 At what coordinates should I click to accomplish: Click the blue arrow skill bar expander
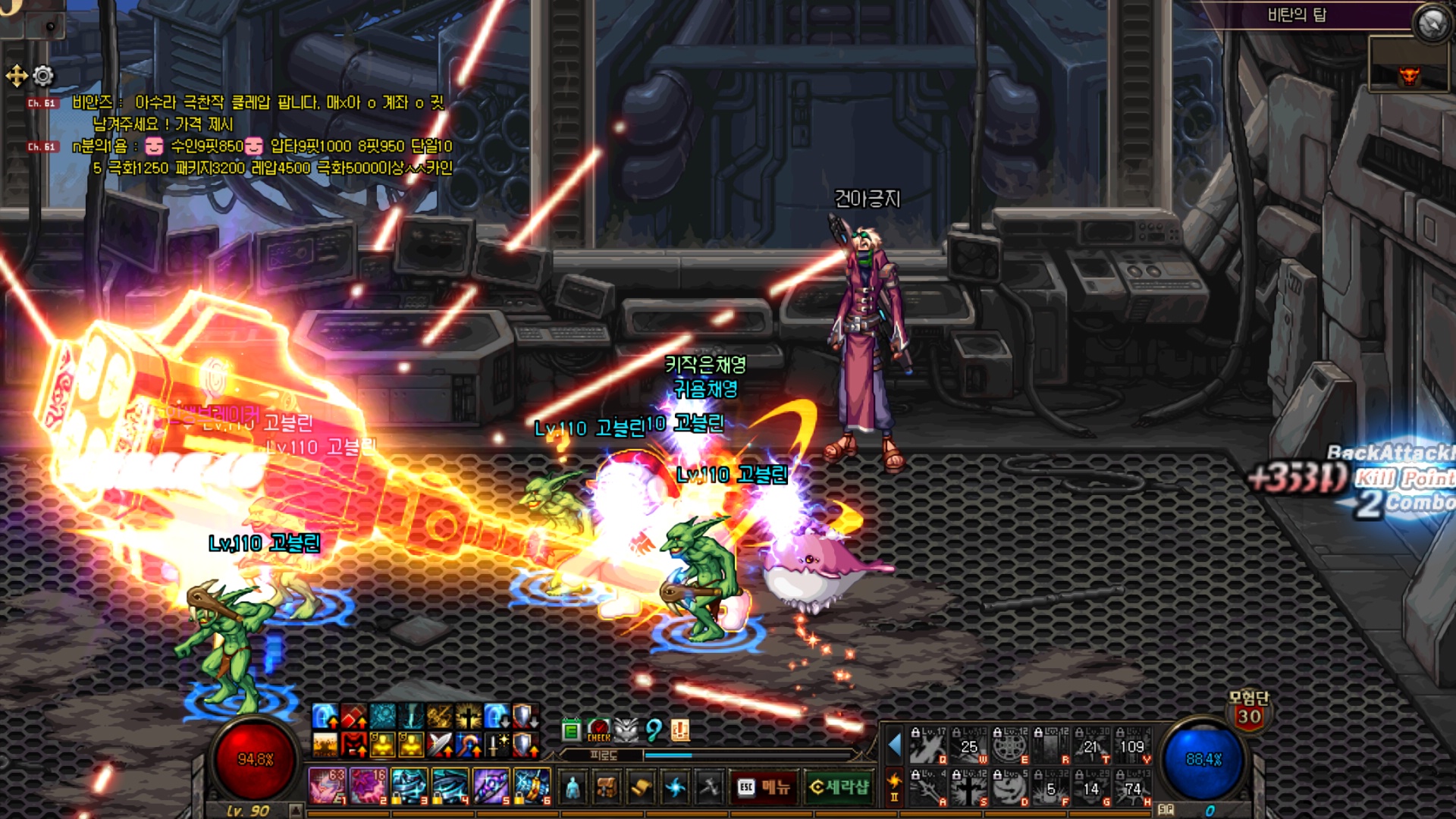894,745
